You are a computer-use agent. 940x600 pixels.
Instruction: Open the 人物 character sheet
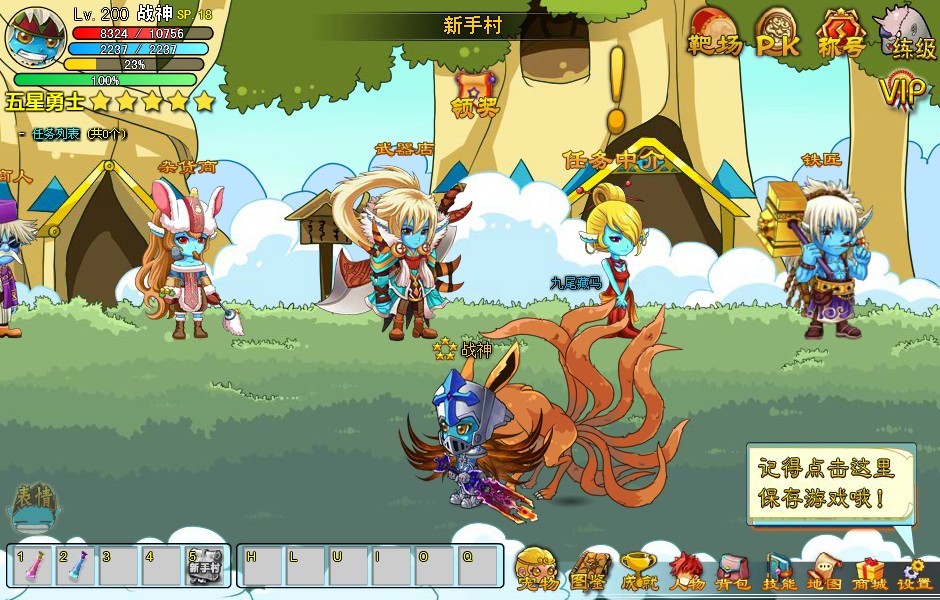(687, 571)
